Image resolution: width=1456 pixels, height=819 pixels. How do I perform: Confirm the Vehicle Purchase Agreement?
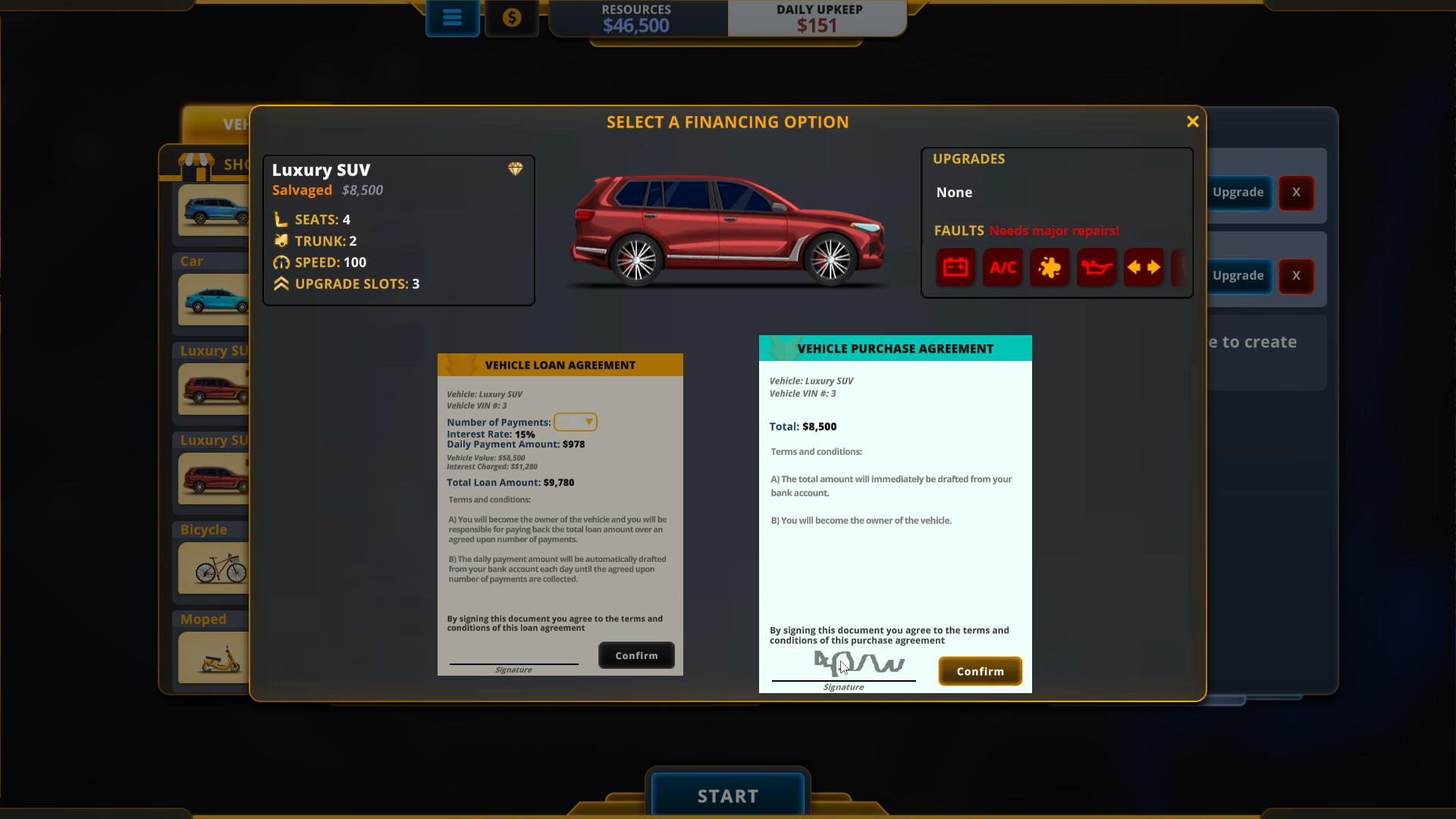pos(980,670)
